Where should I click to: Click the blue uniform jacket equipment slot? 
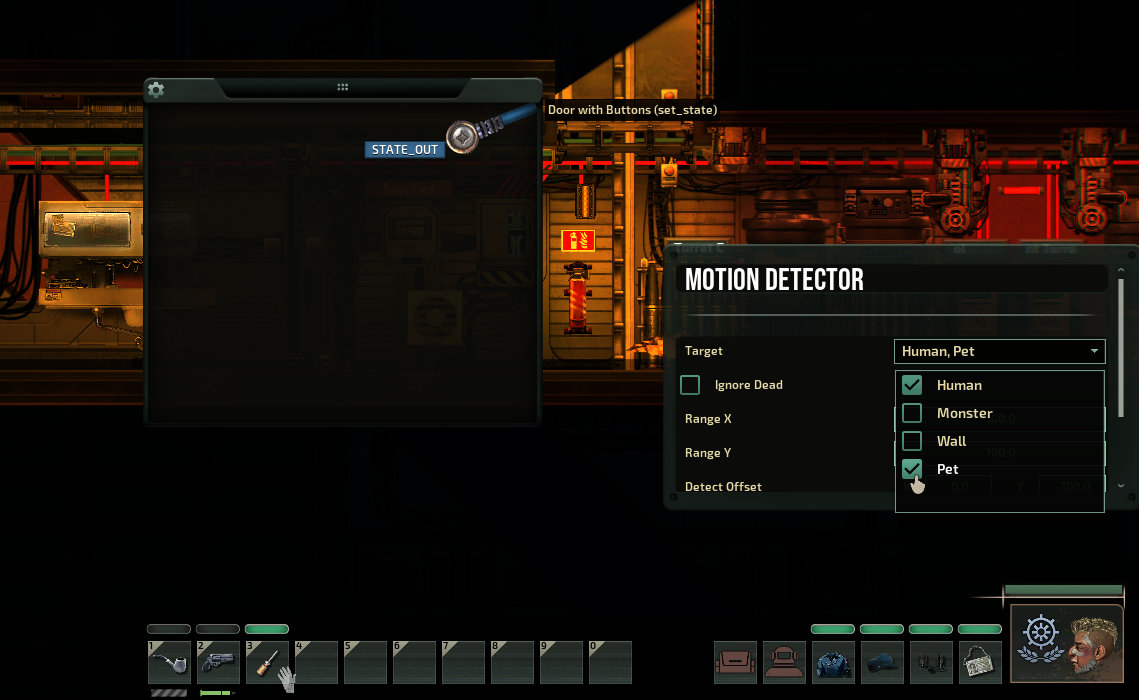tap(833, 662)
